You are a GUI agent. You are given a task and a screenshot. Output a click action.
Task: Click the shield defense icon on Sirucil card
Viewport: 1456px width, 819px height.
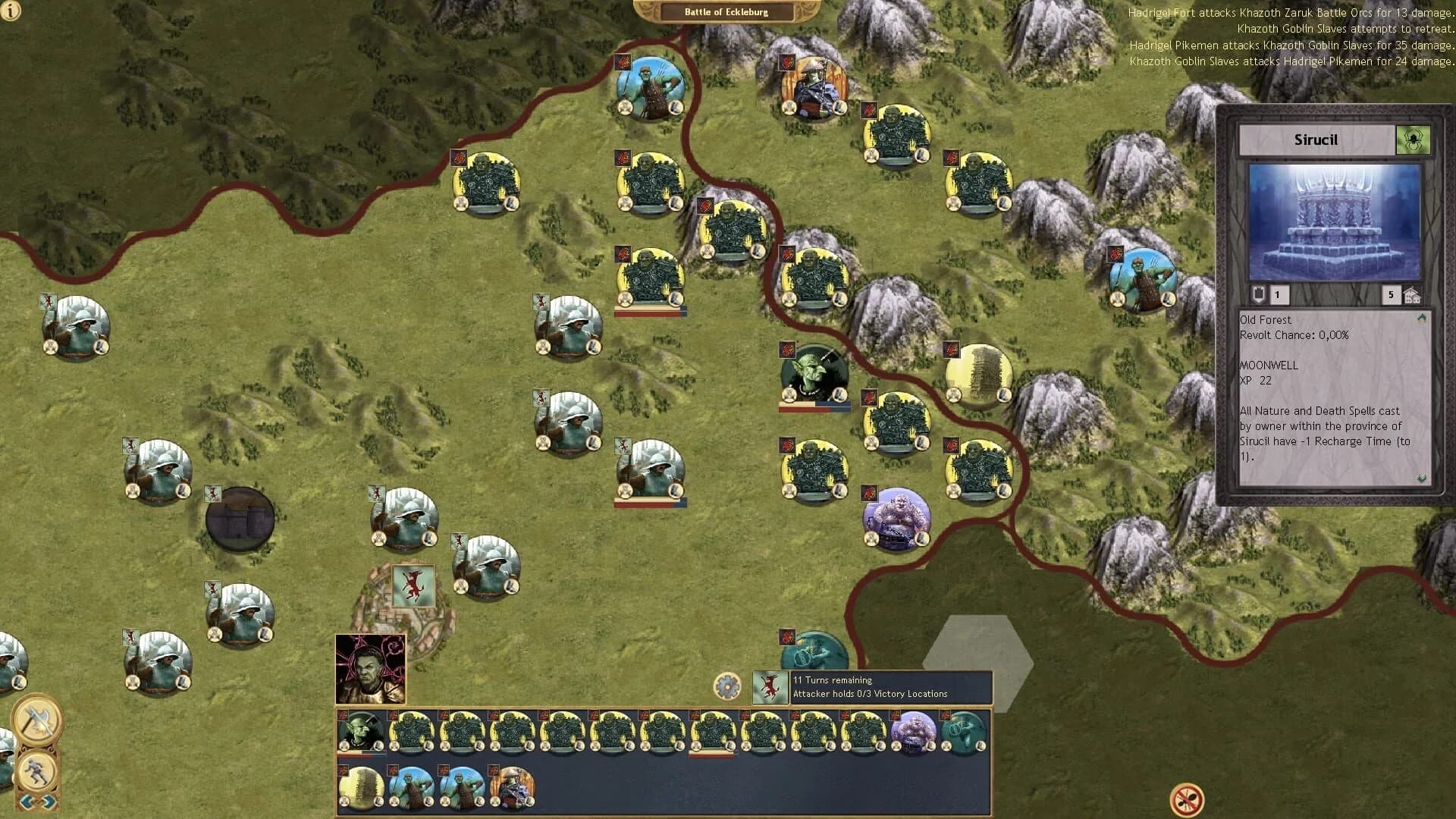coord(1258,295)
